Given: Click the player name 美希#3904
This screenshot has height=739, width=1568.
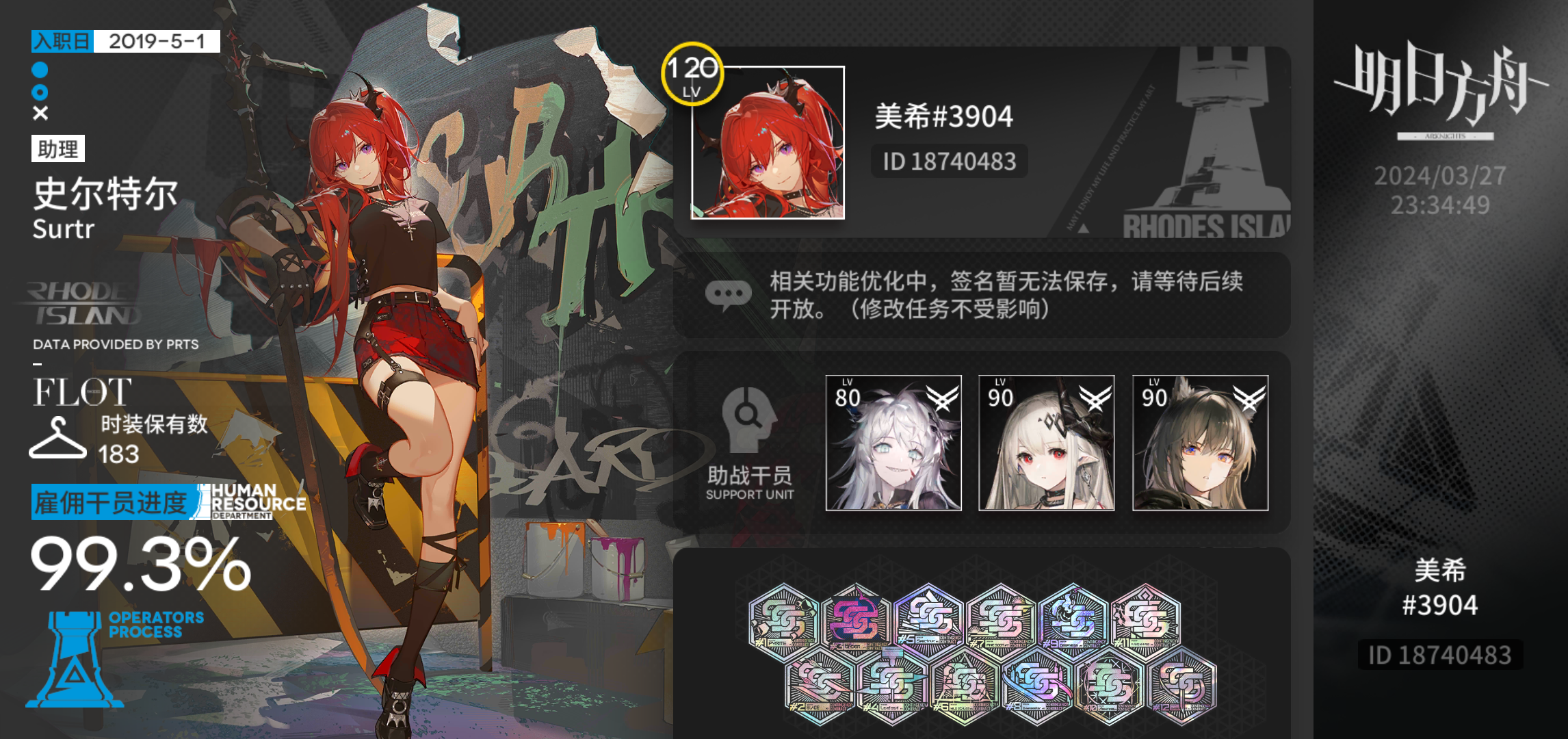Looking at the screenshot, I should pos(945,116).
